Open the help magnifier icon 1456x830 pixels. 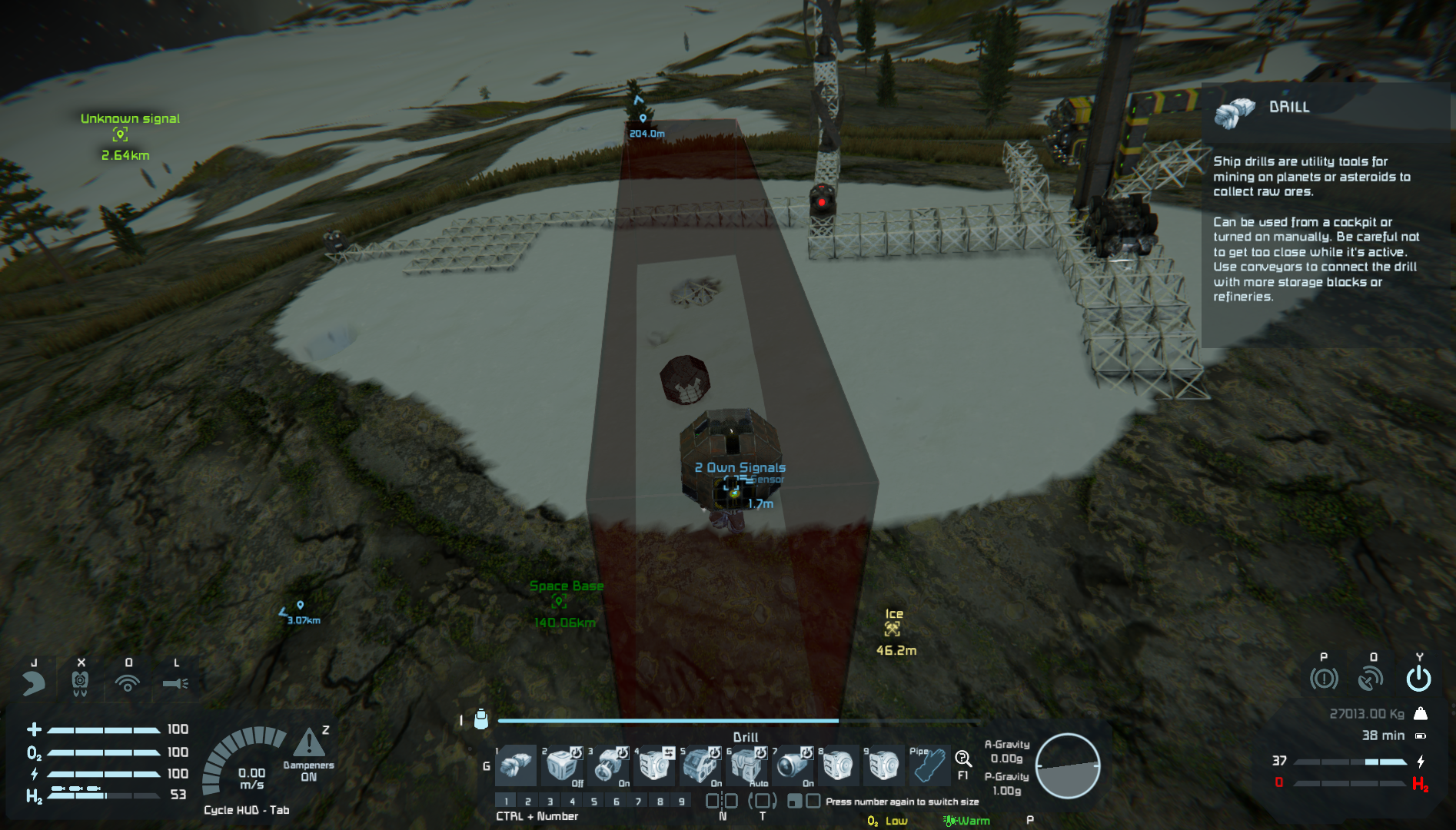pyautogui.click(x=962, y=759)
